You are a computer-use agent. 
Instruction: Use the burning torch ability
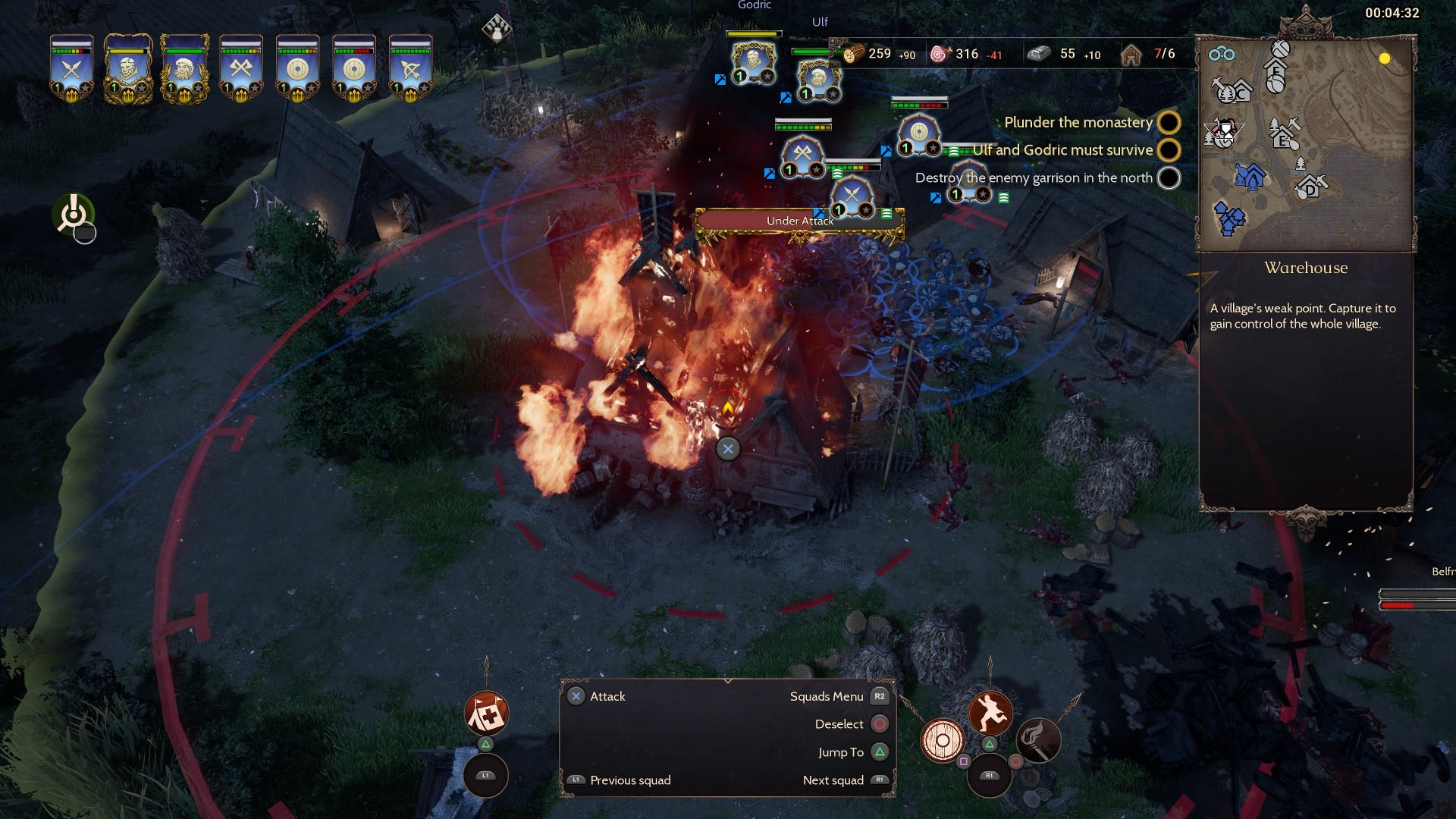pyautogui.click(x=1037, y=740)
